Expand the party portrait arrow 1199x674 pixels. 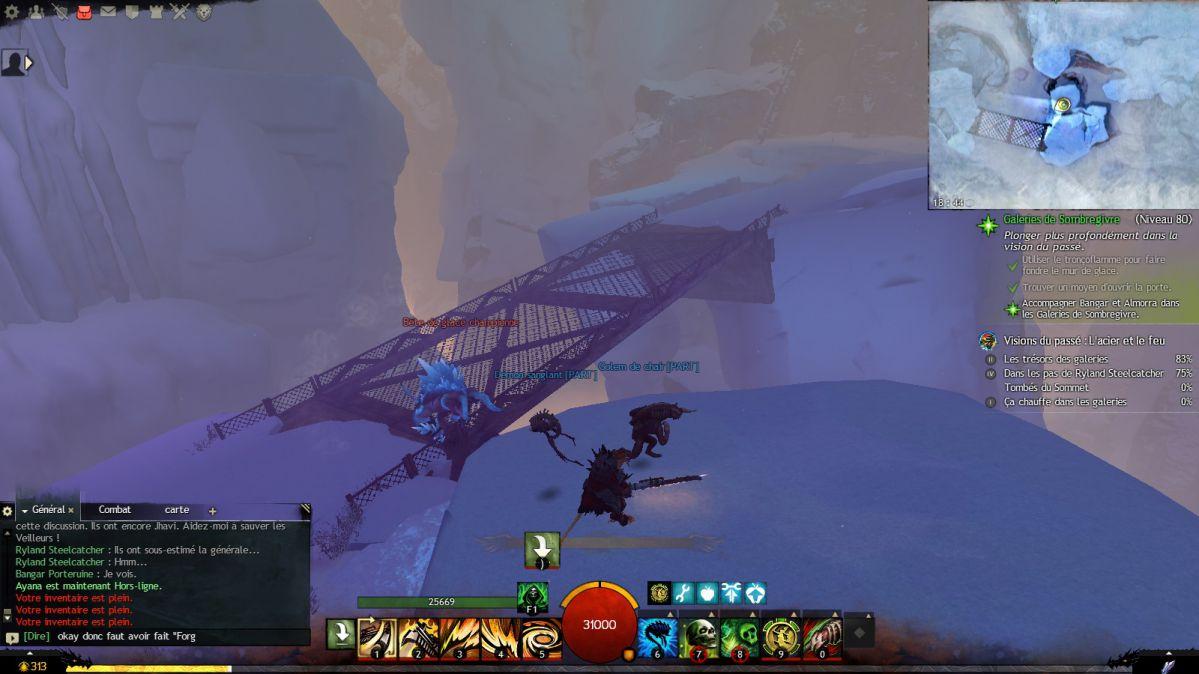(x=29, y=63)
